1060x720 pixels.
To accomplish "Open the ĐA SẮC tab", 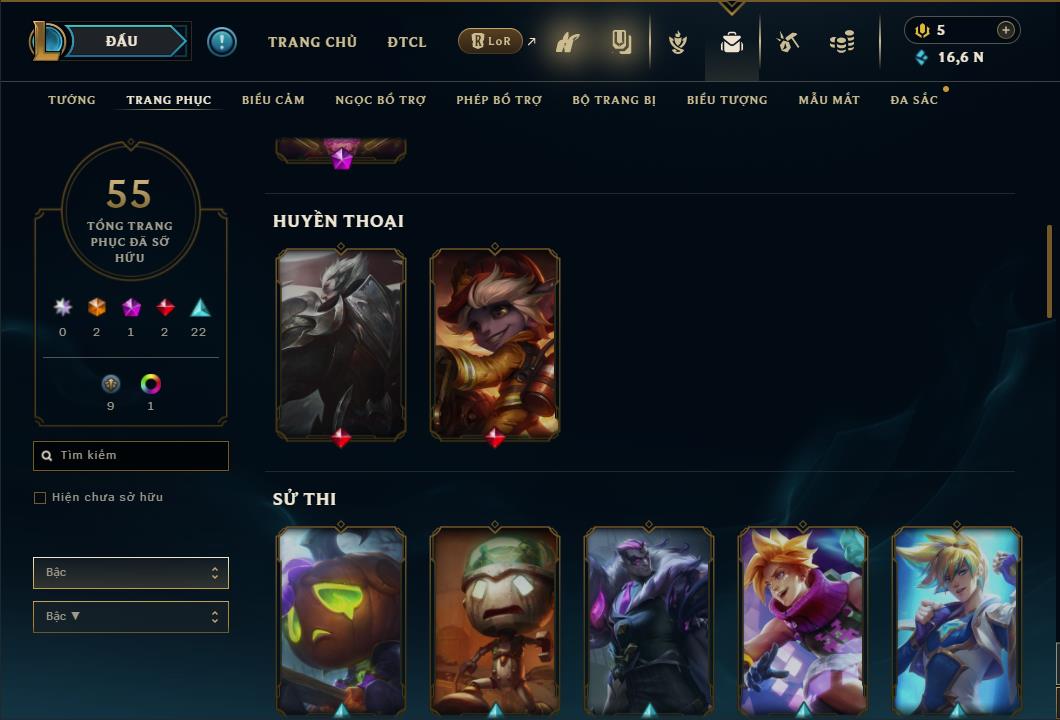I will tap(914, 100).
